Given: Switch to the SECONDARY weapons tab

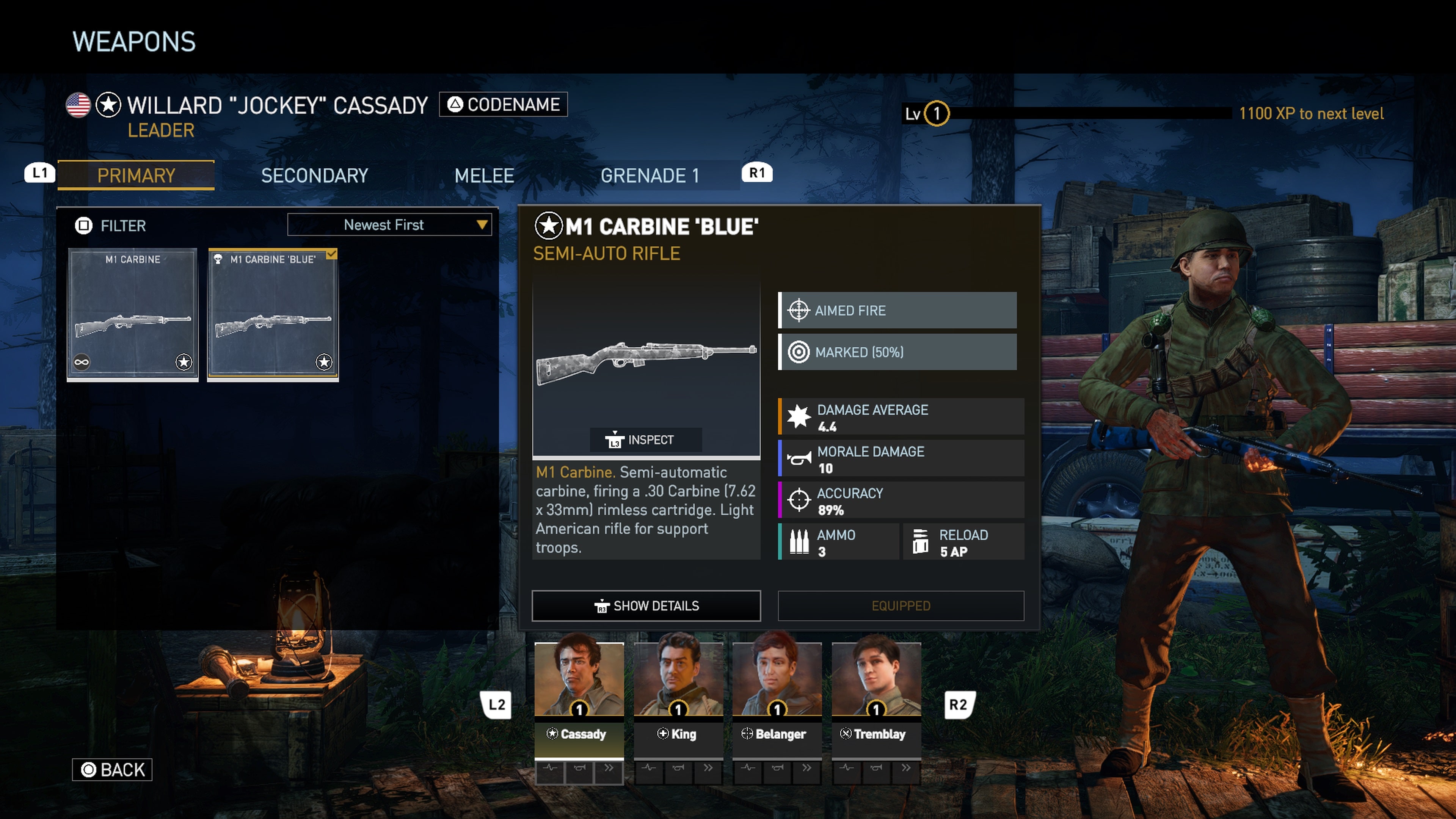Looking at the screenshot, I should tap(315, 176).
